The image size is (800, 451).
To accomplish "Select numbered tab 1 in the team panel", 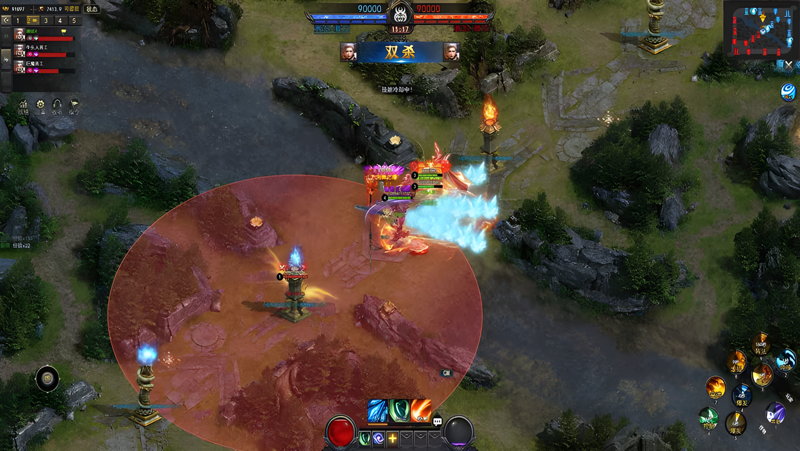I will [17, 20].
